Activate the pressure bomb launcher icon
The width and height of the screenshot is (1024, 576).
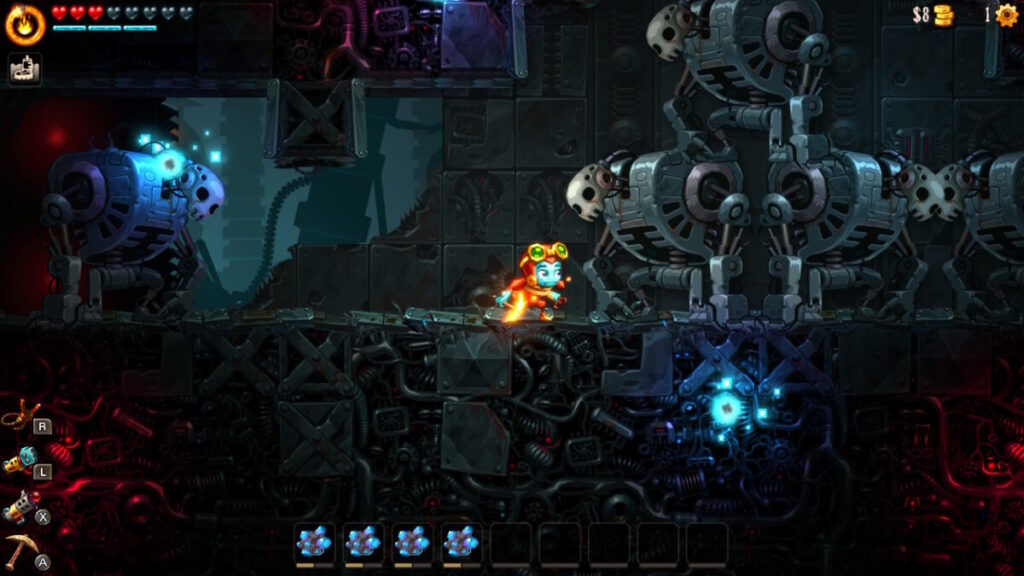click(x=20, y=460)
